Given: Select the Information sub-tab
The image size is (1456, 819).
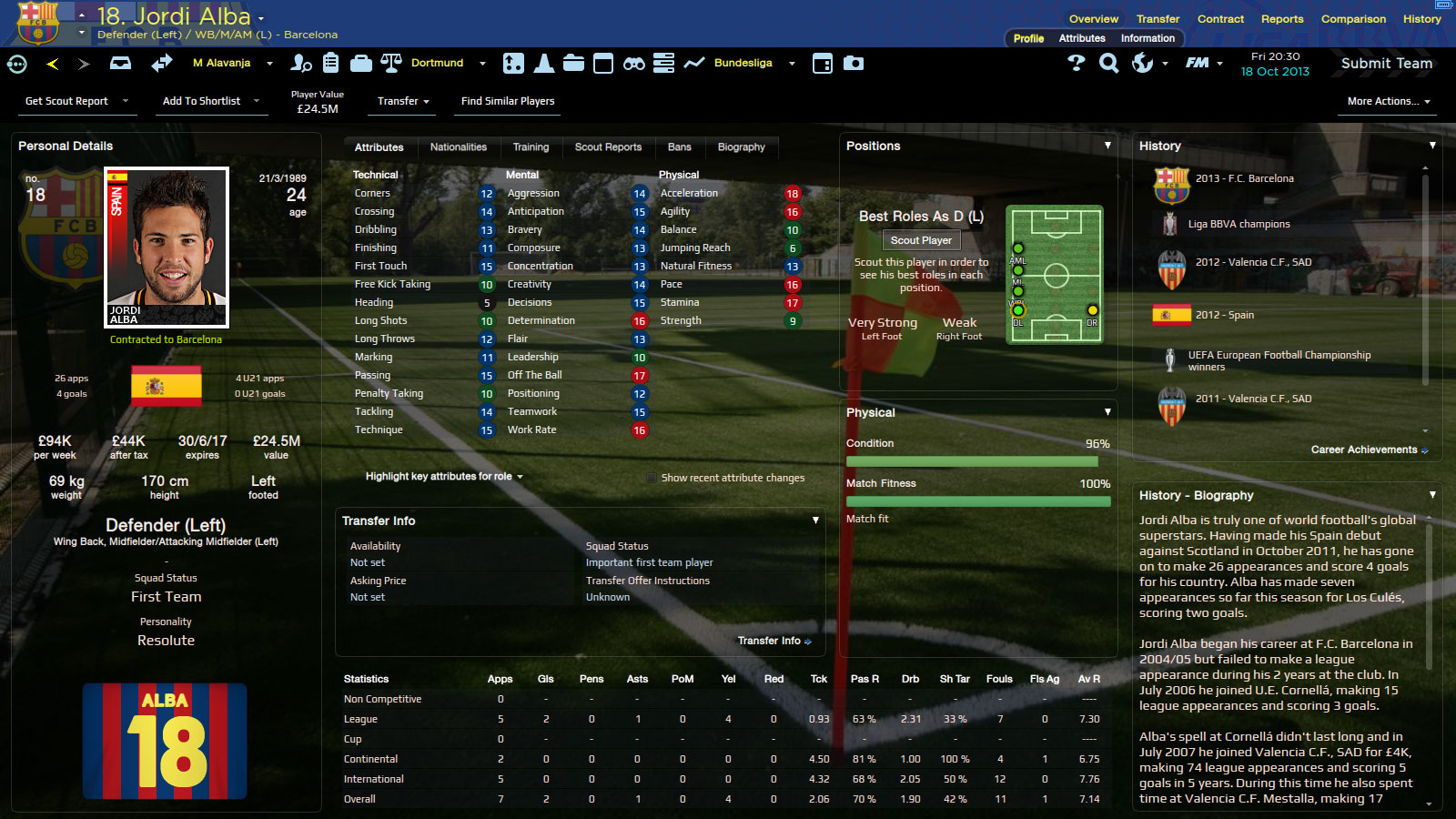Looking at the screenshot, I should point(1148,38).
